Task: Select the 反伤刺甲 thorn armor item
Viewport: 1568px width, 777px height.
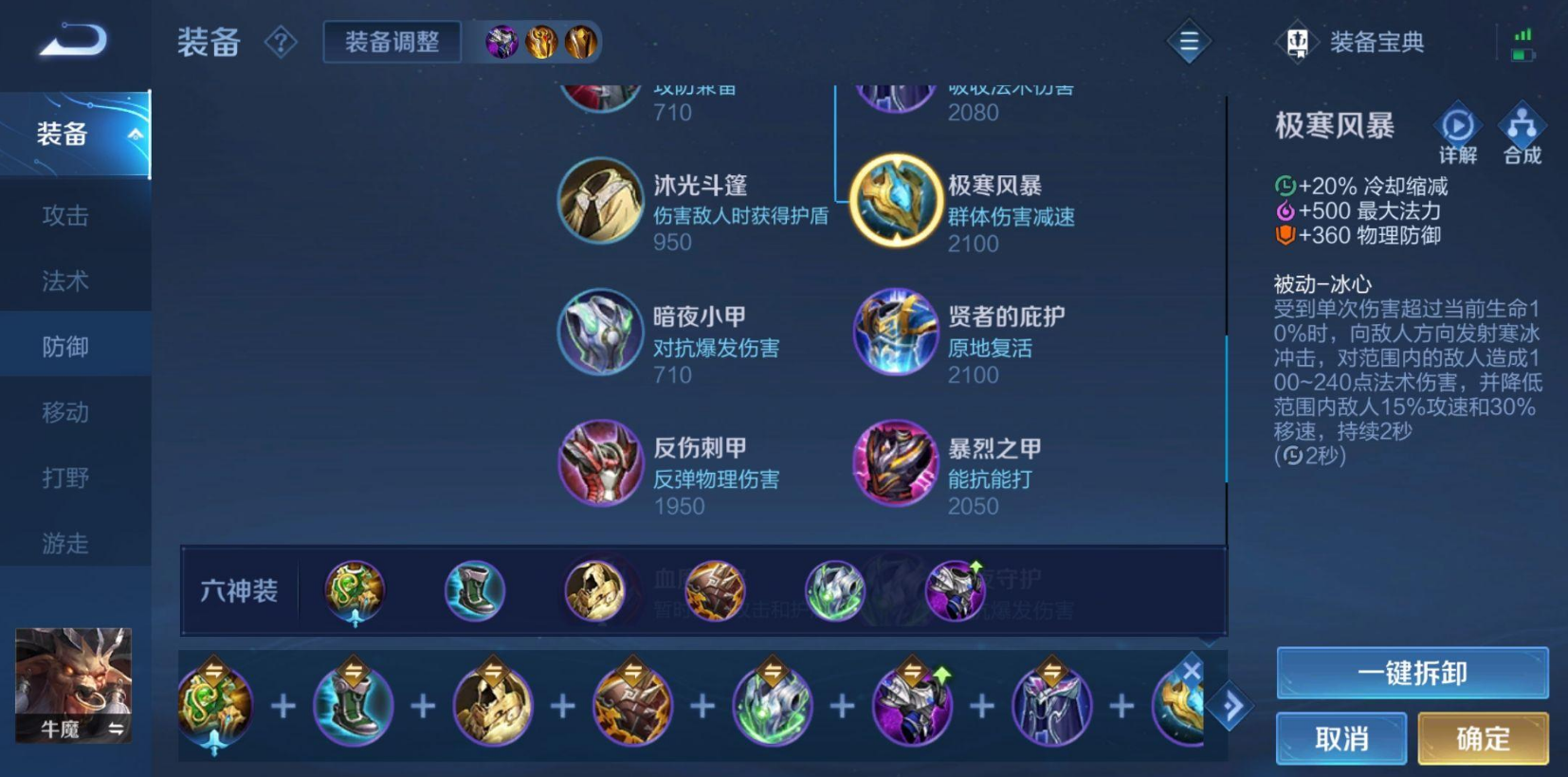Action: 601,463
